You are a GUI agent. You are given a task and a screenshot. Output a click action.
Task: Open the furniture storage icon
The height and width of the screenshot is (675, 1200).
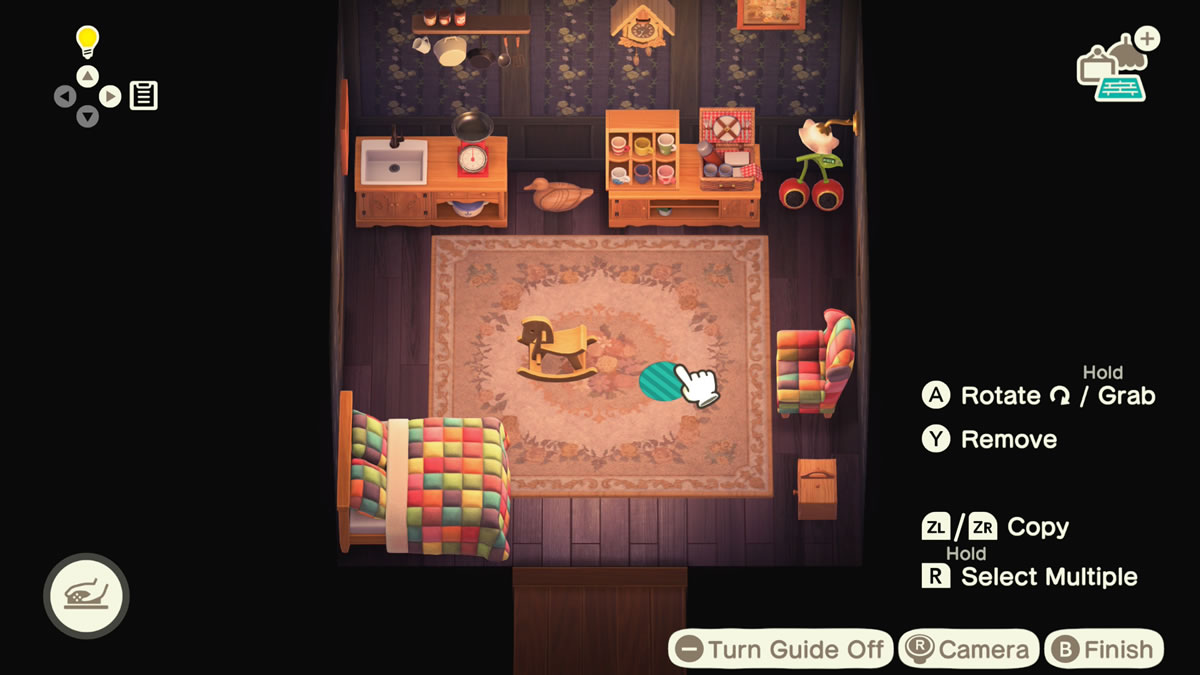pyautogui.click(x=1116, y=68)
